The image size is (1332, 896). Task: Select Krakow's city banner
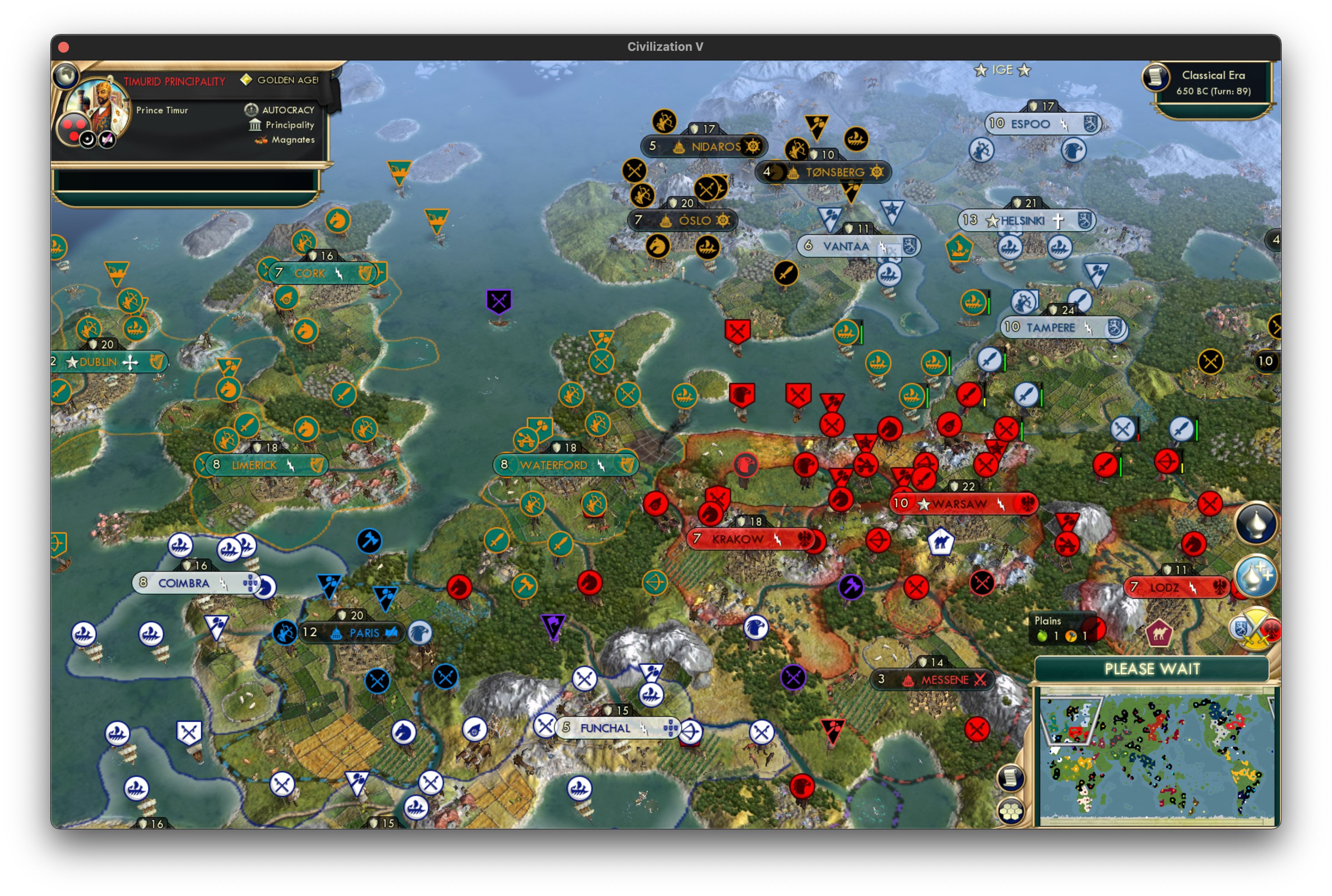pyautogui.click(x=750, y=538)
